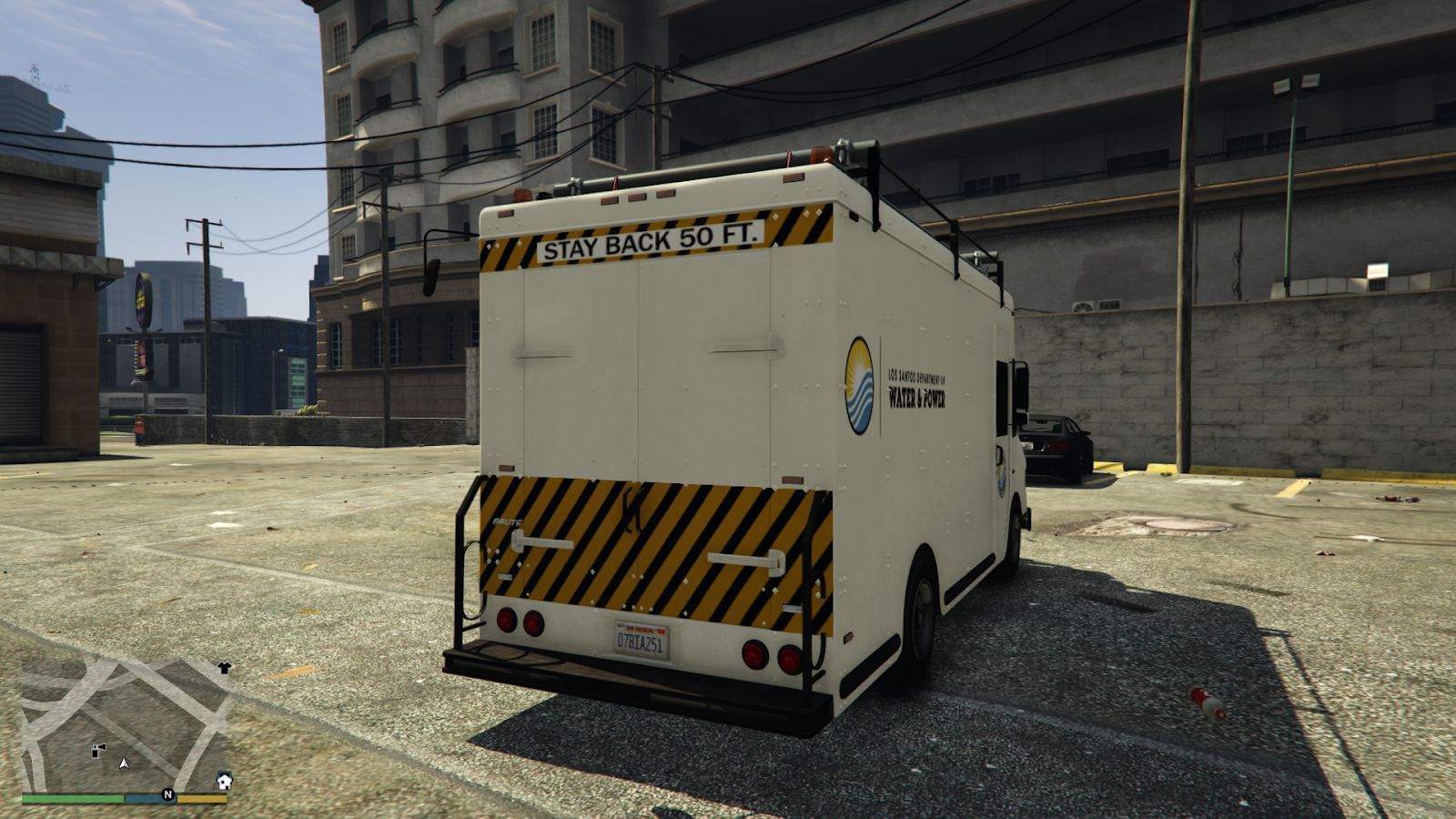
Task: Select the clothing store icon on minimap
Action: [x=225, y=667]
